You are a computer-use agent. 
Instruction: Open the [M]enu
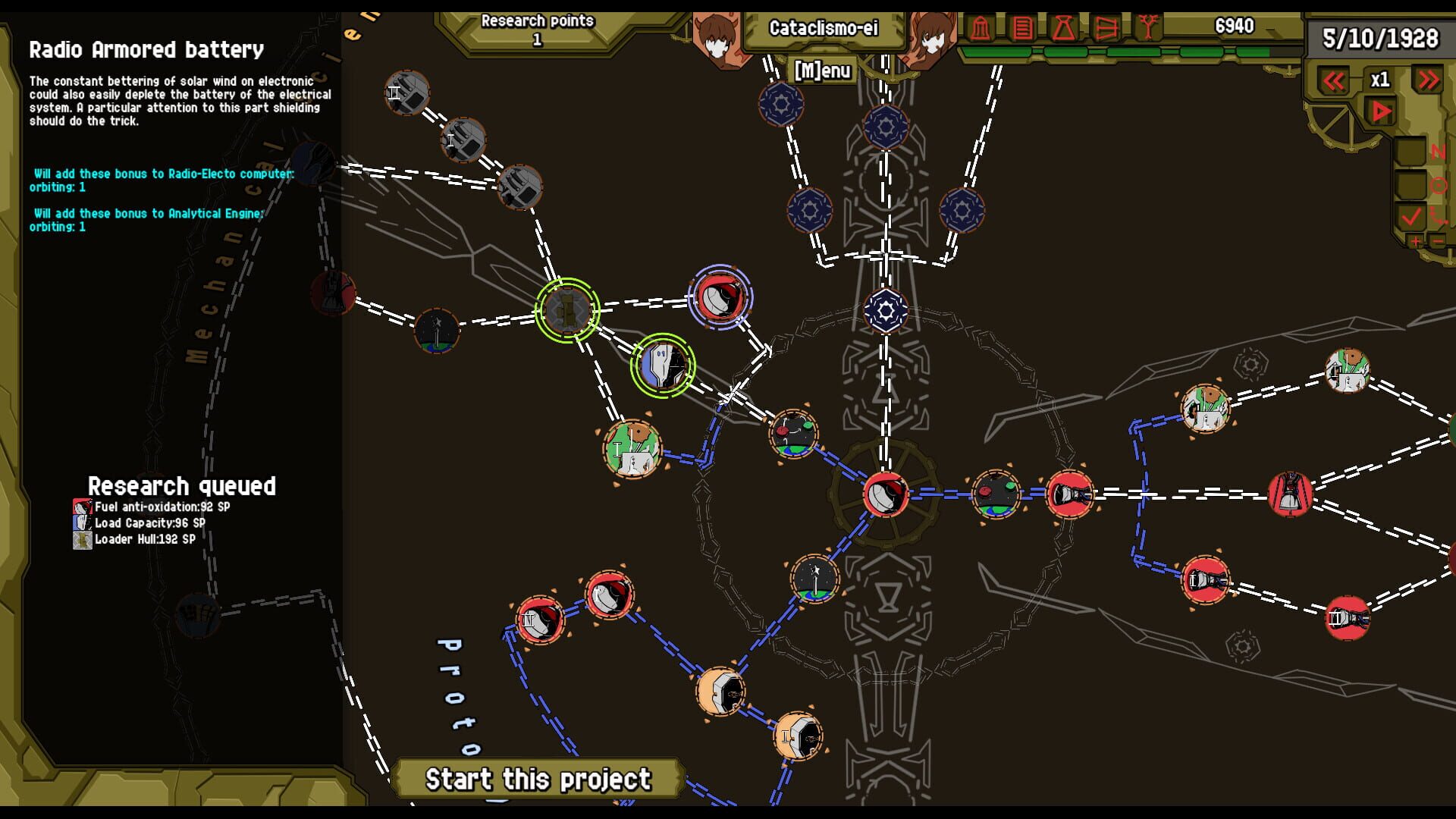pos(822,71)
